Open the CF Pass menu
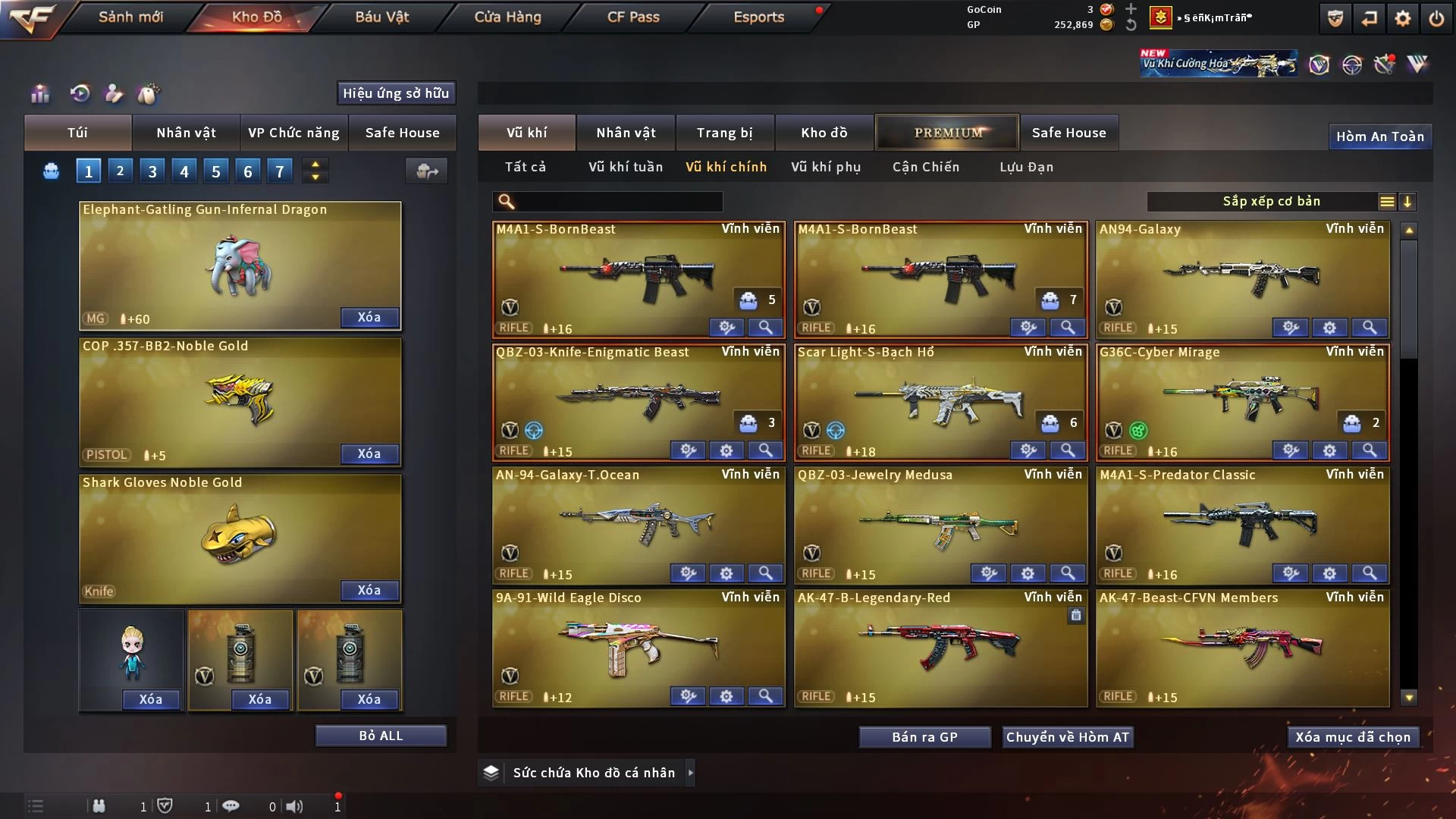The height and width of the screenshot is (819, 1456). coord(633,17)
